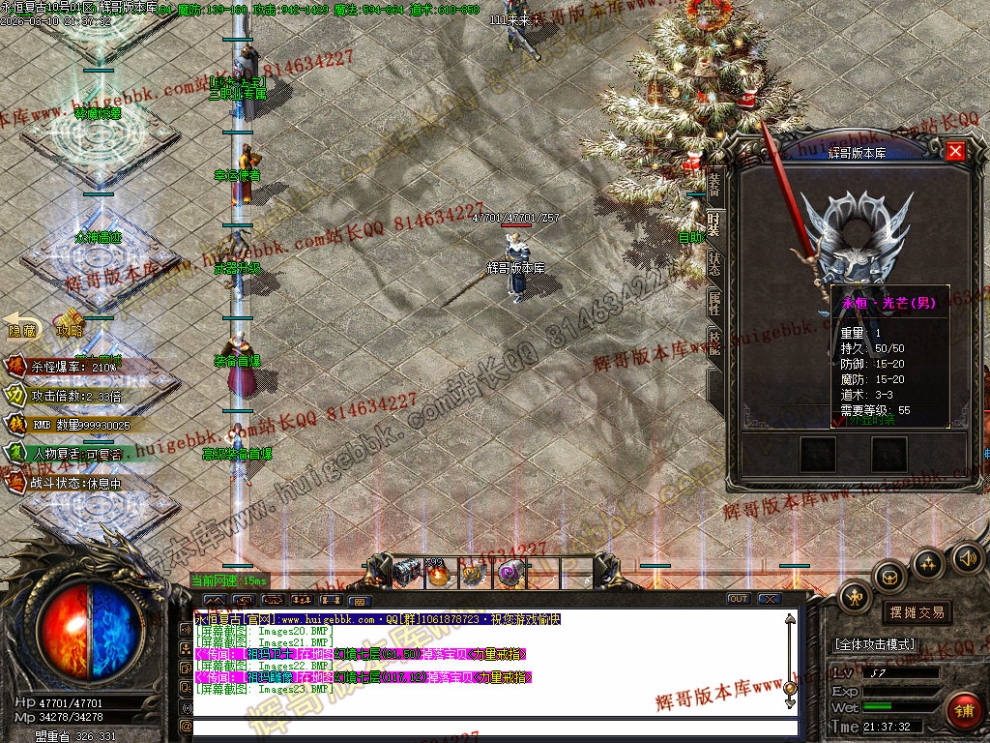The image size is (990, 743).
Task: Toggle the sound speaker icon
Action: coord(966,558)
